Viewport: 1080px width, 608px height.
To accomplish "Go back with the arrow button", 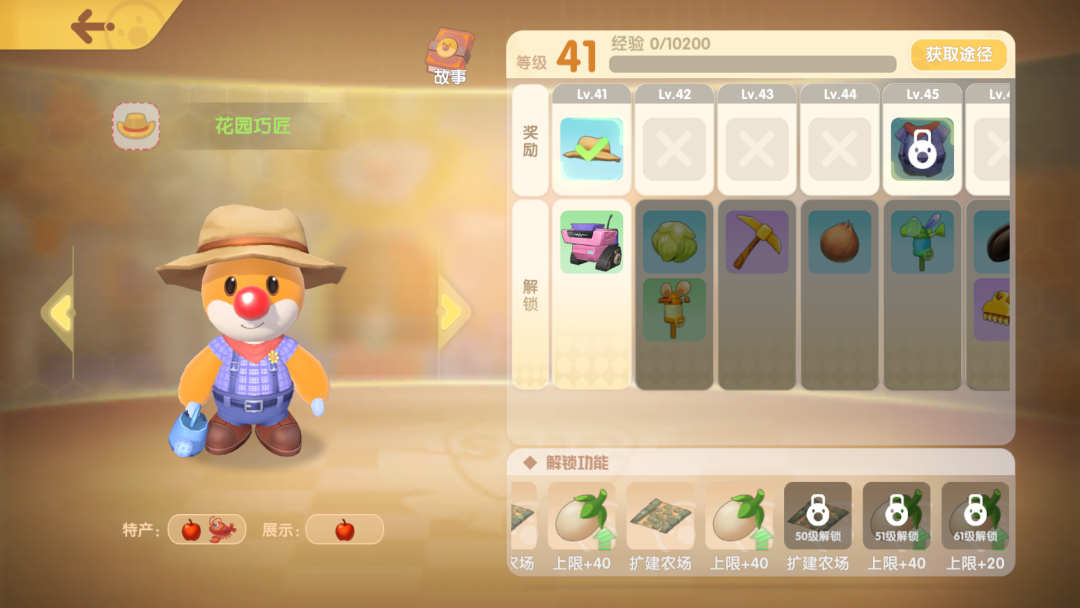I will click(94, 26).
